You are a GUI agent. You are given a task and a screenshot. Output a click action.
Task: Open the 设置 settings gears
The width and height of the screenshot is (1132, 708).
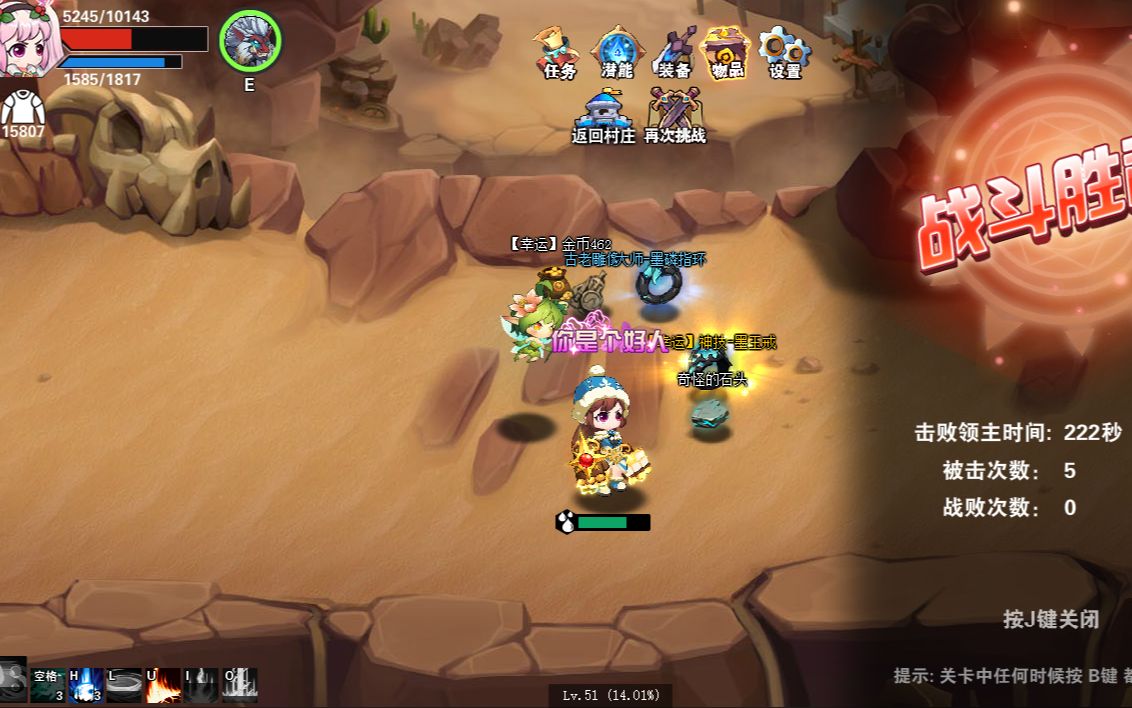pos(785,52)
